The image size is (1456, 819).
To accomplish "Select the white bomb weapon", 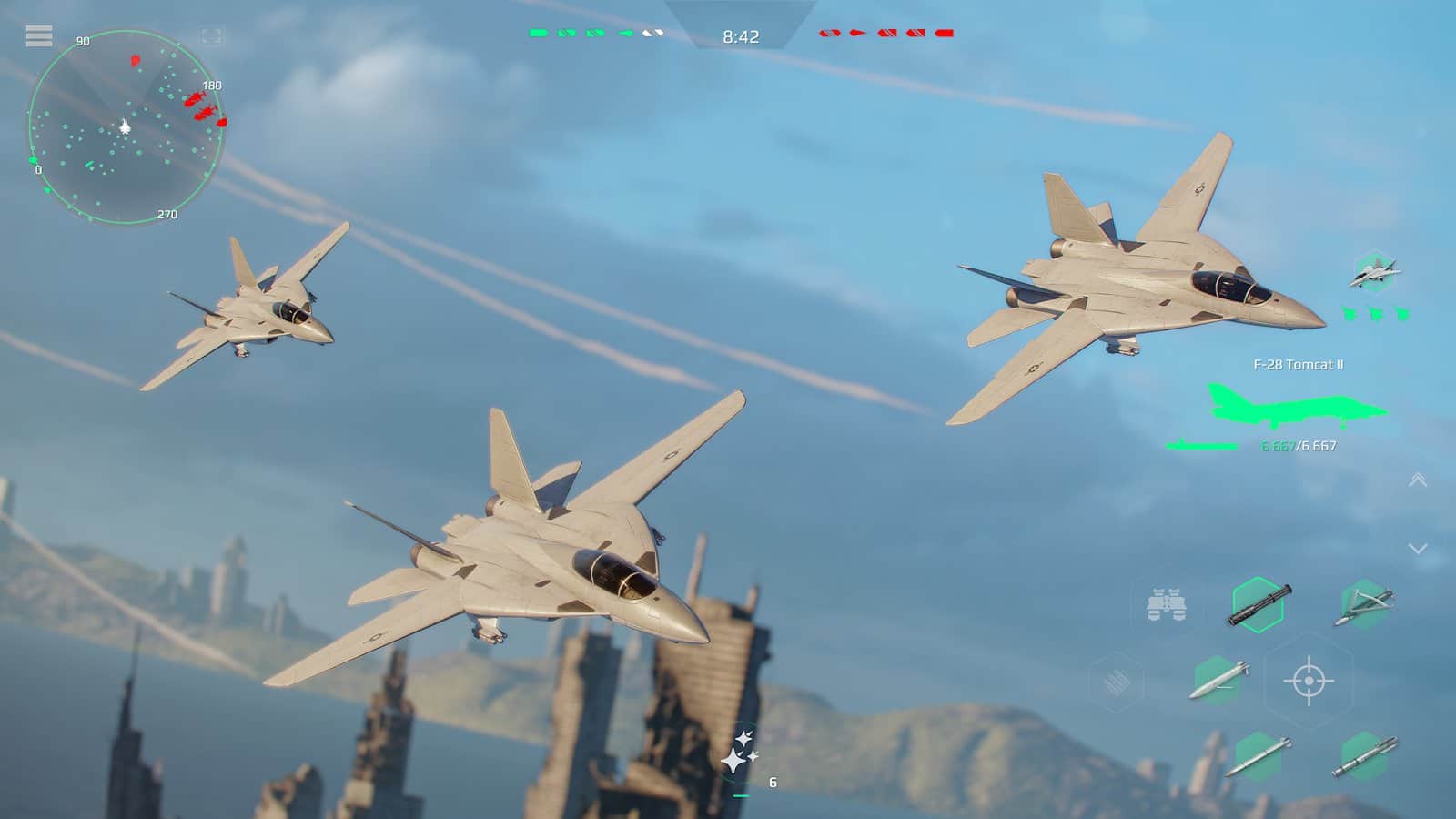I will (x=1218, y=681).
